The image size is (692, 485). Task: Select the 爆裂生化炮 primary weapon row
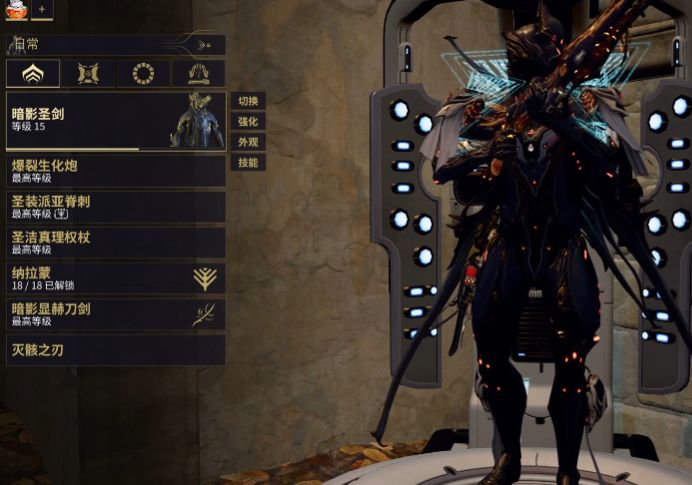coord(115,170)
